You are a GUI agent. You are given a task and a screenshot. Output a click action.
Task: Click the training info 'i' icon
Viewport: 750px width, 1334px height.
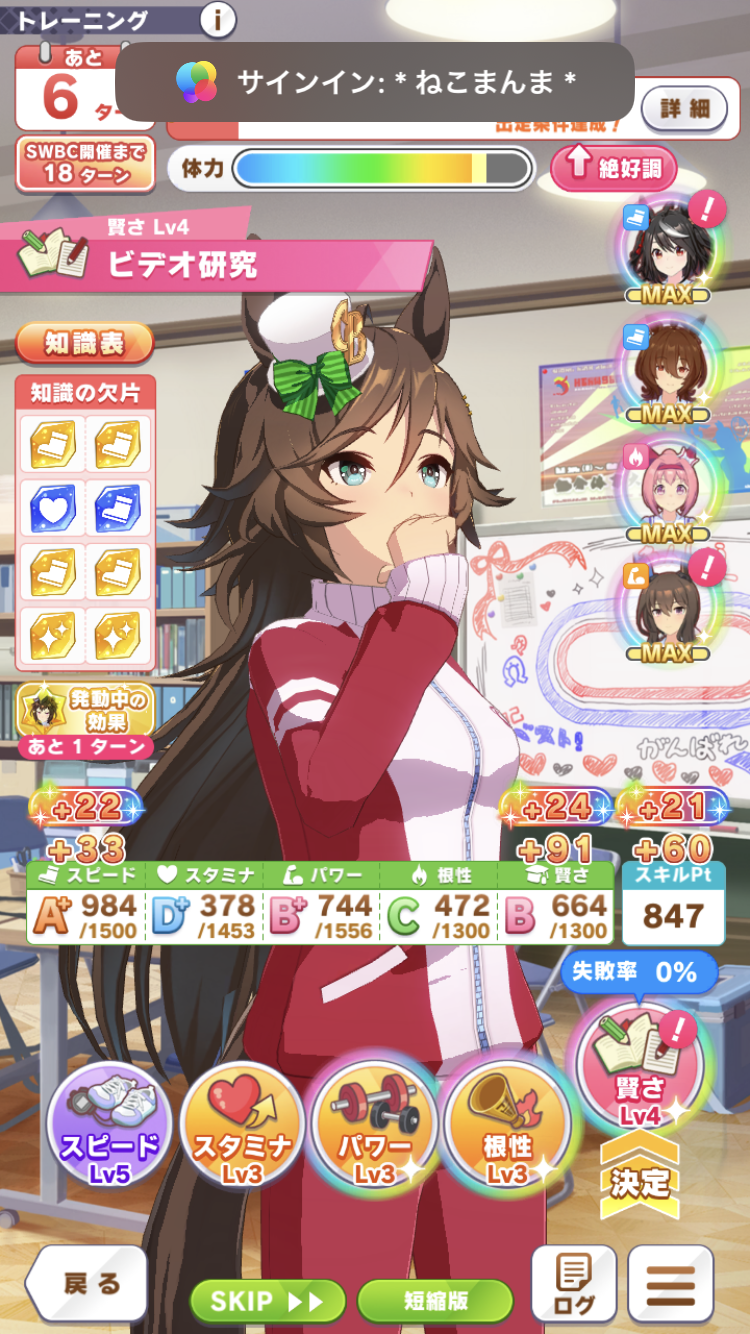click(218, 19)
